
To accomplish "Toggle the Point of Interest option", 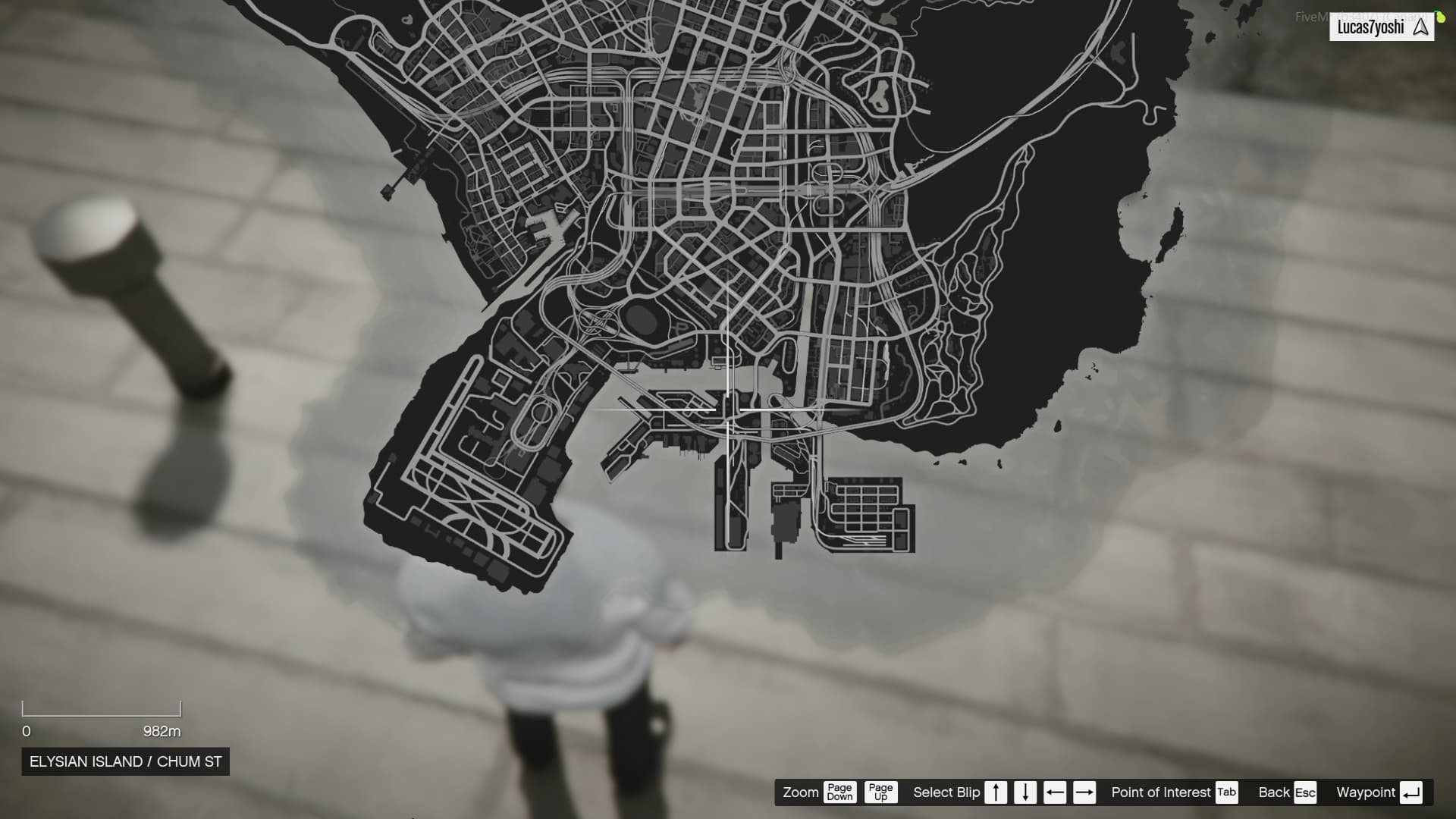I will pos(1161,792).
